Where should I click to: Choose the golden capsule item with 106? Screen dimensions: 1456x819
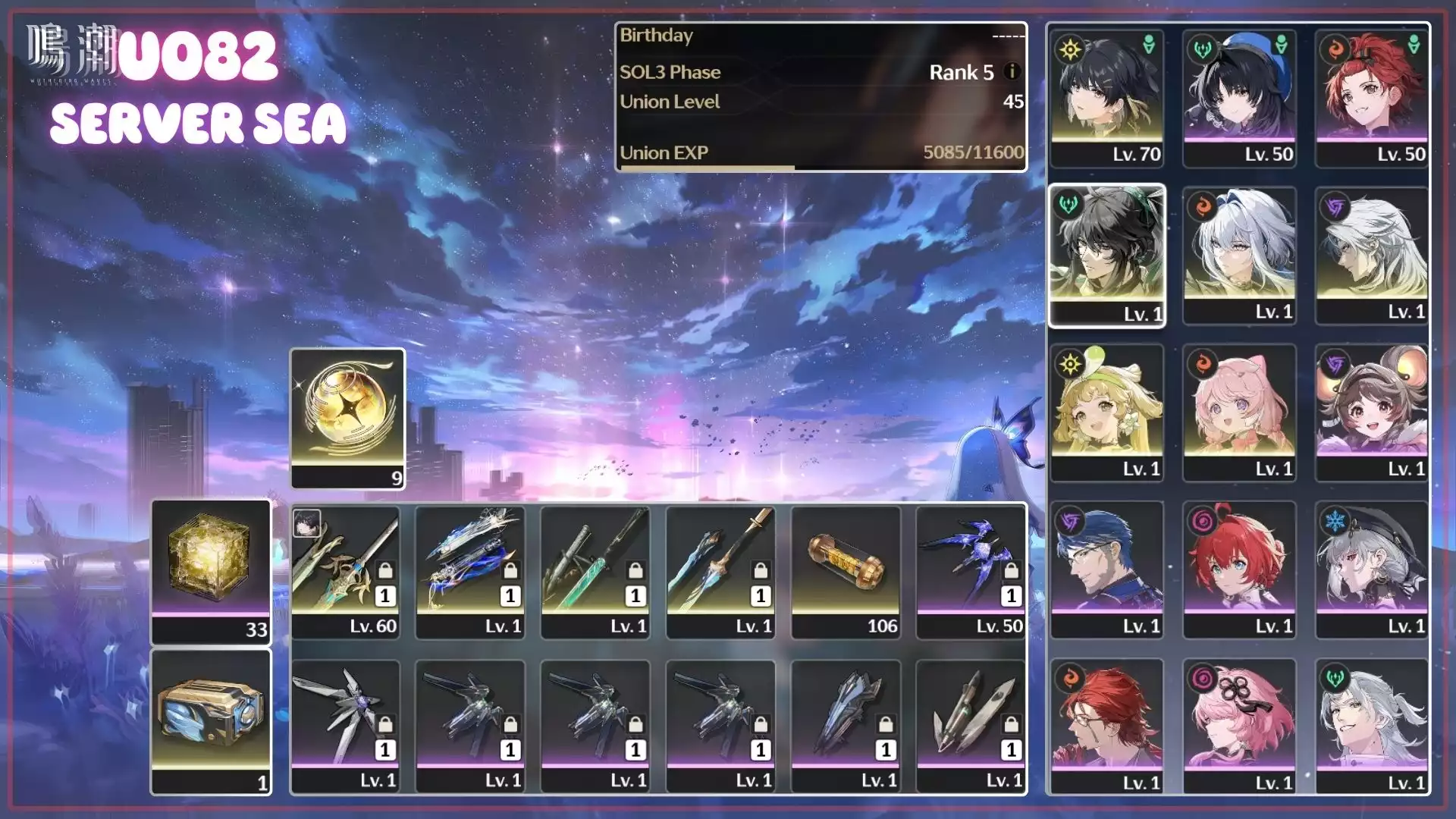pyautogui.click(x=846, y=572)
